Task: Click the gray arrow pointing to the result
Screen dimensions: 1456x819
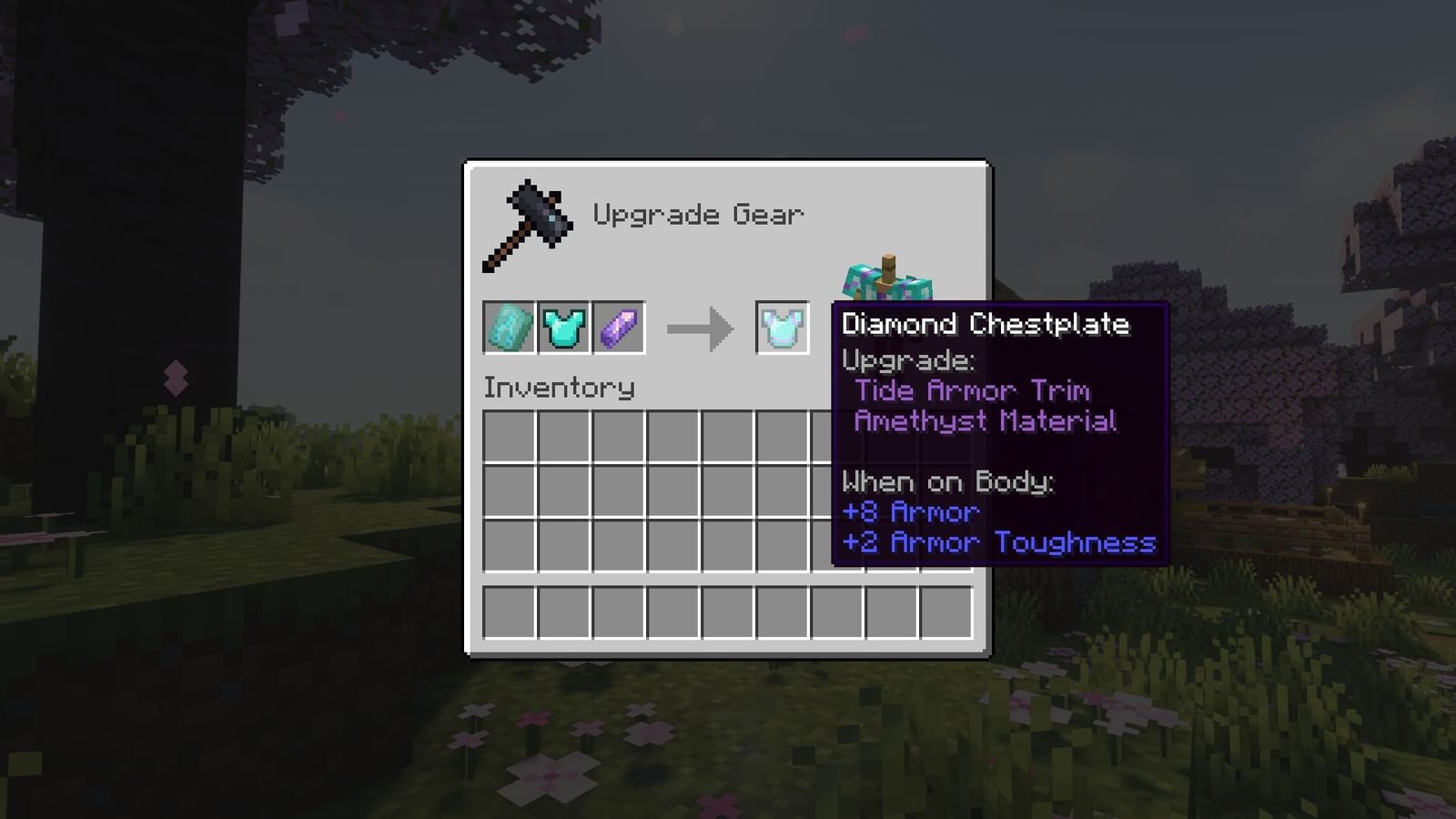Action: click(701, 329)
